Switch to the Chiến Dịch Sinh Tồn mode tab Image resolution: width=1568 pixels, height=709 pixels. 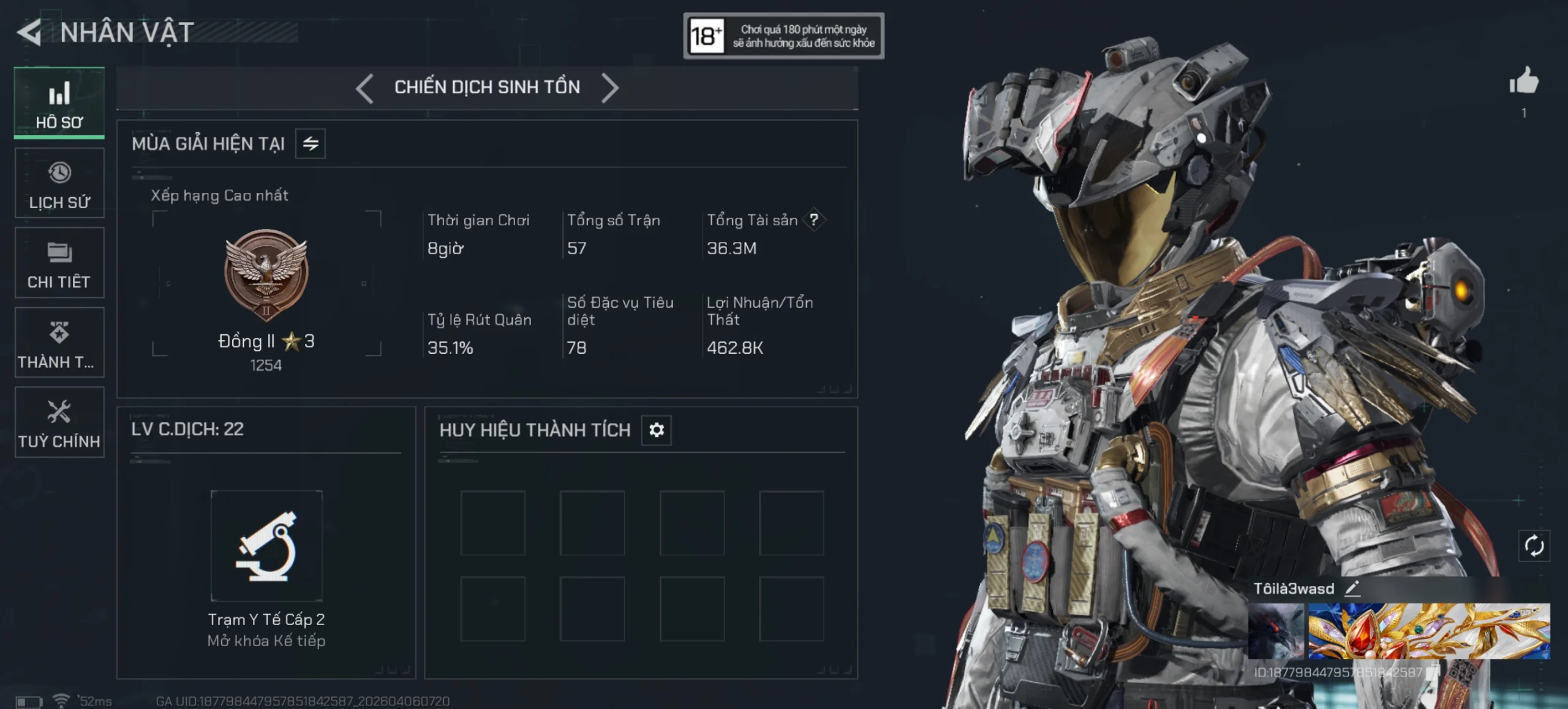487,87
